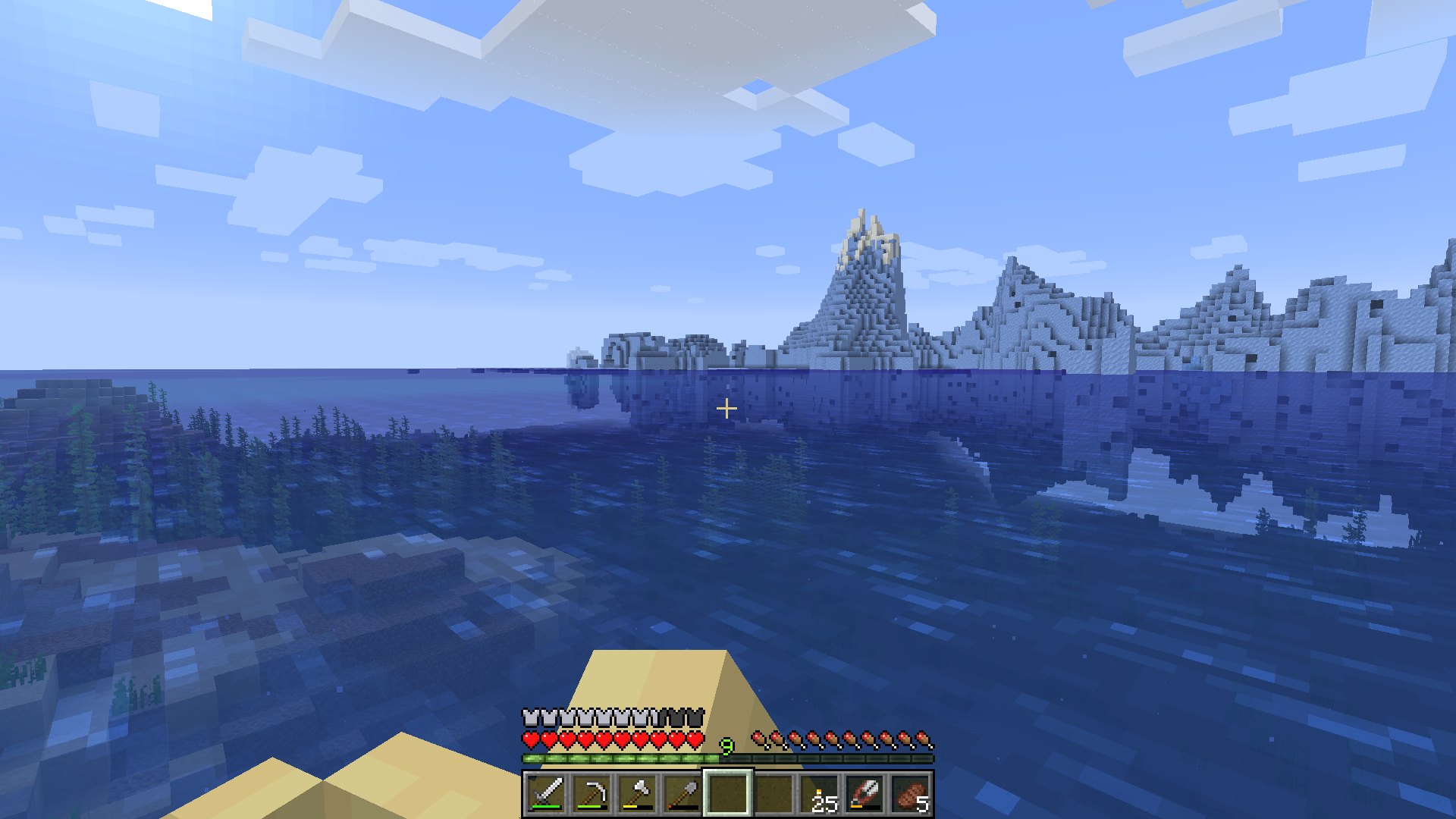This screenshot has height=819, width=1456.
Task: Pick the iron shovel hotbar slot
Action: [682, 793]
